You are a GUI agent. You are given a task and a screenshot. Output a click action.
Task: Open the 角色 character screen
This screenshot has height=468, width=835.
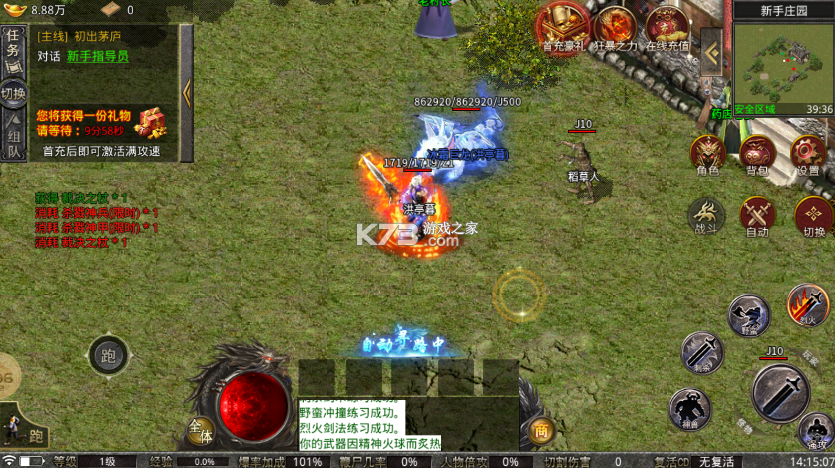(708, 154)
